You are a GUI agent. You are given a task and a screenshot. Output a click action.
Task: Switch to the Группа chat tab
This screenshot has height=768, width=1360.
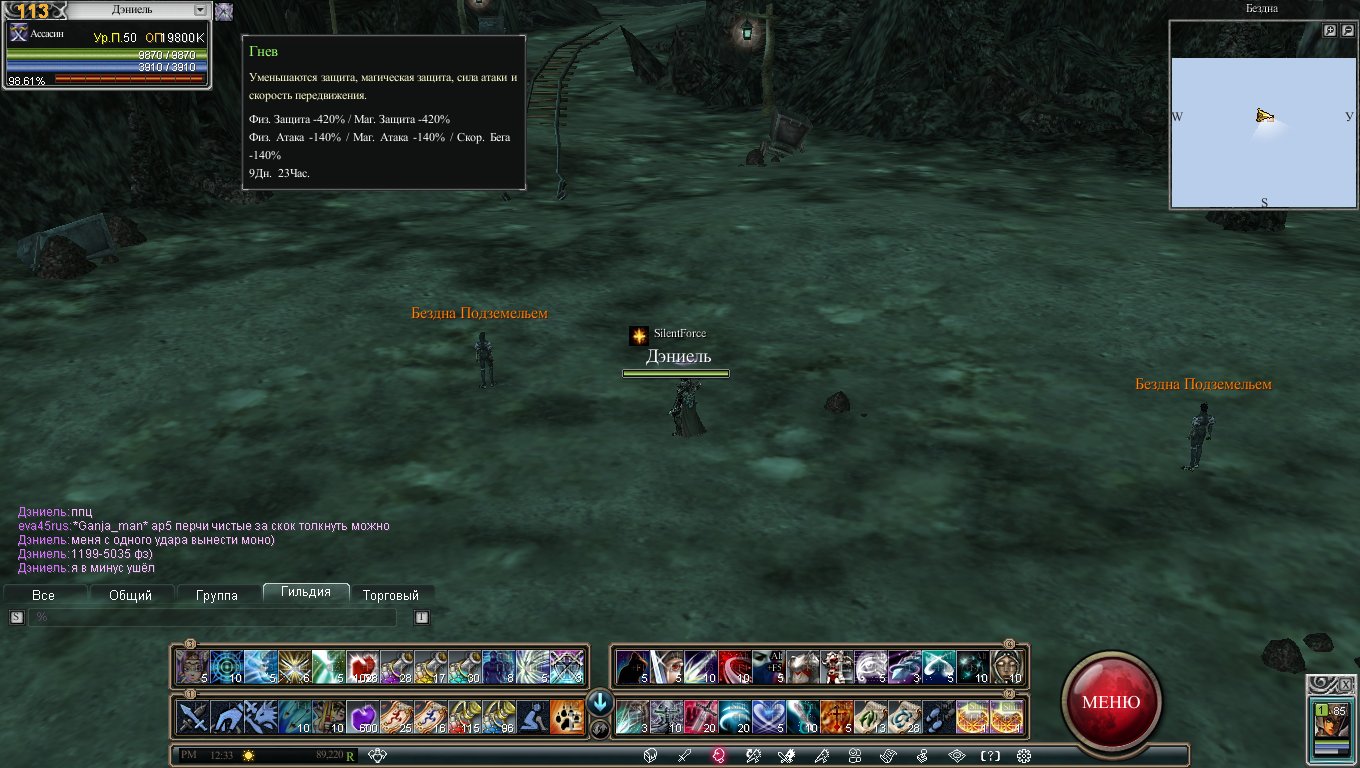click(x=217, y=595)
